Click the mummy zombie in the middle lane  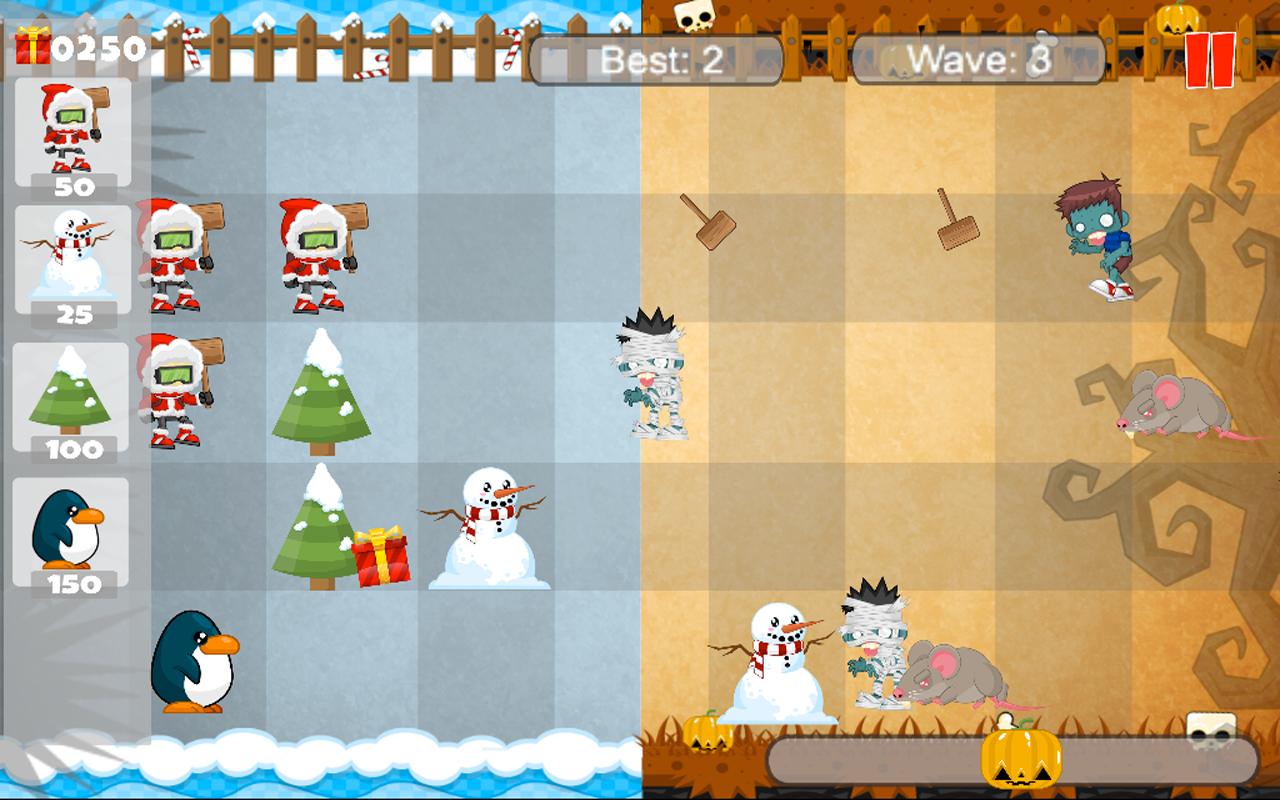[x=651, y=380]
